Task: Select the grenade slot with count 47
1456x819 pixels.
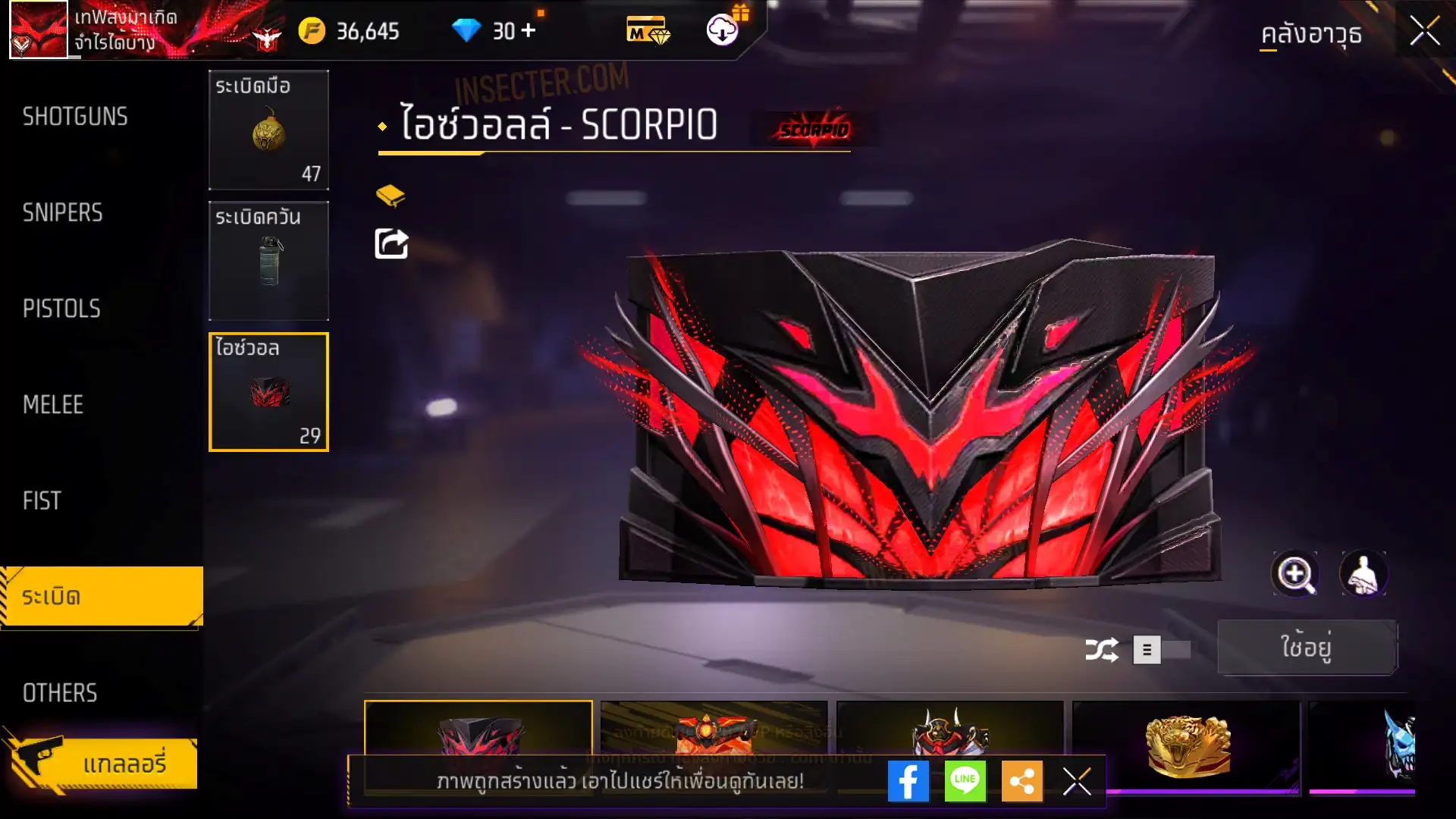Action: pos(268,130)
